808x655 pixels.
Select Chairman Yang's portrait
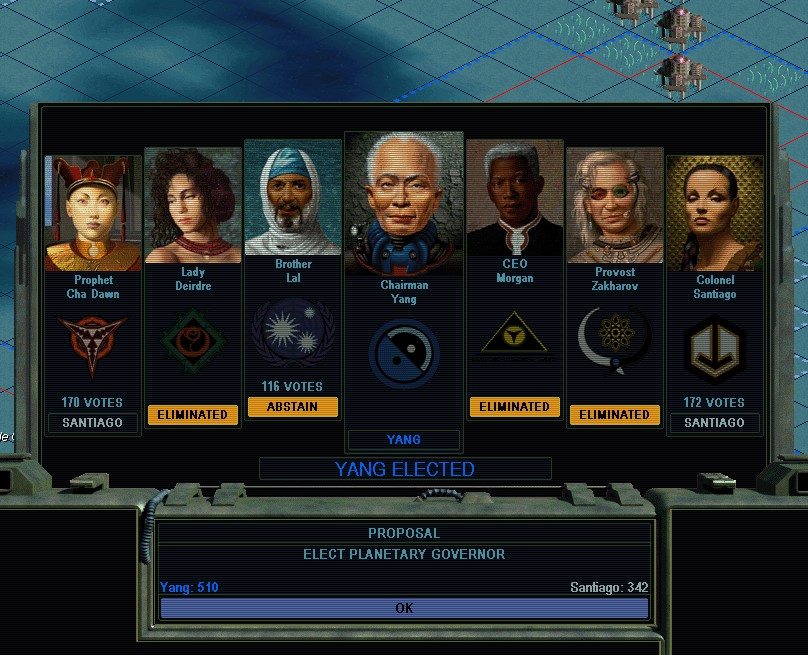click(x=404, y=203)
